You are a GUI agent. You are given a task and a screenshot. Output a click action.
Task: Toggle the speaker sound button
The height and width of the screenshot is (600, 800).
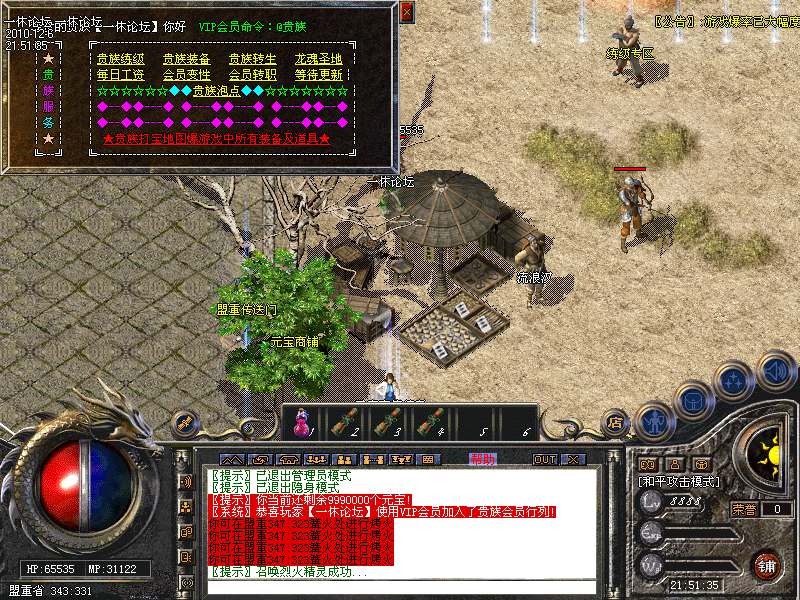click(x=776, y=371)
